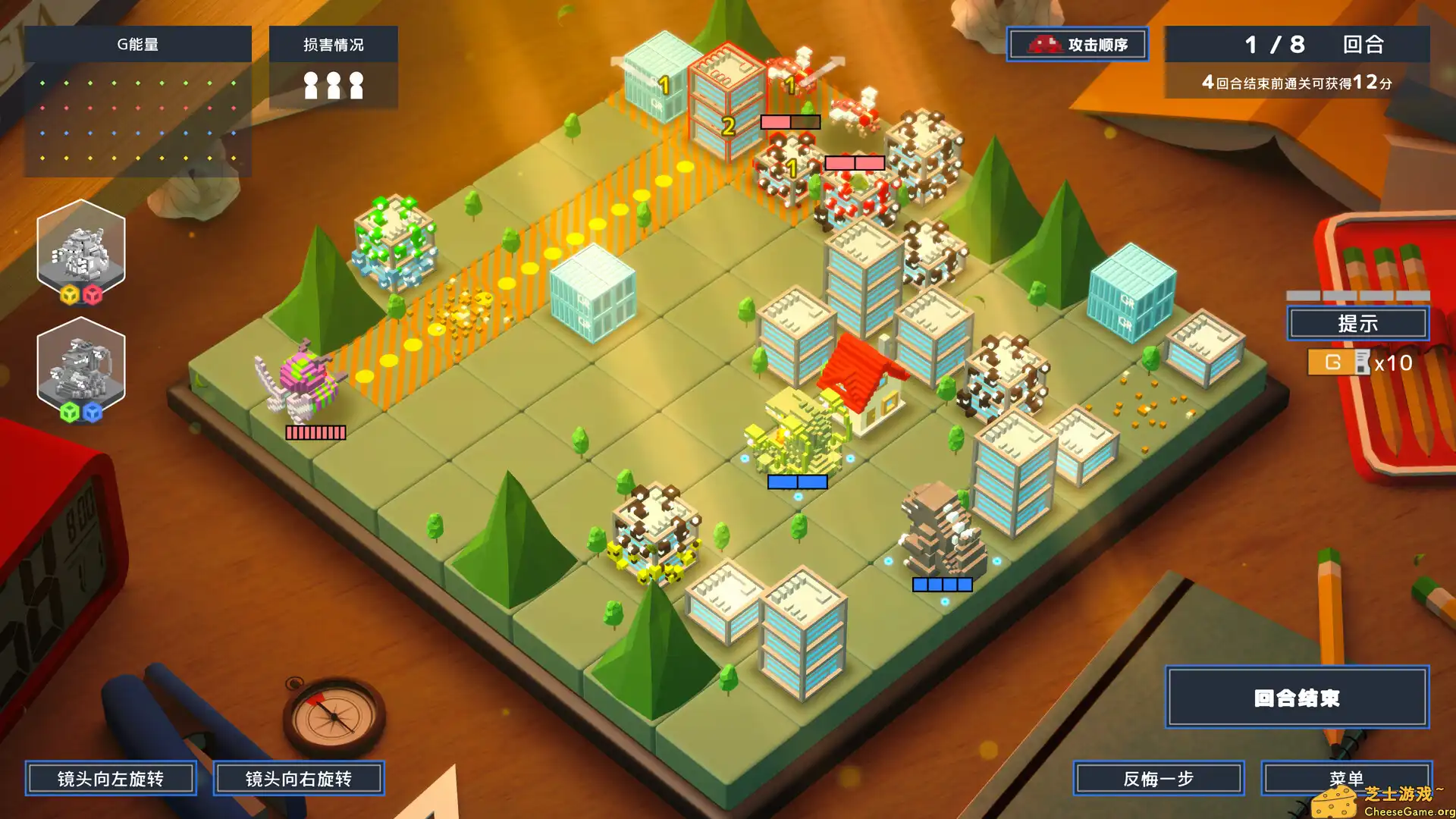
Task: Click the 提示 hint button
Action: tap(1357, 323)
